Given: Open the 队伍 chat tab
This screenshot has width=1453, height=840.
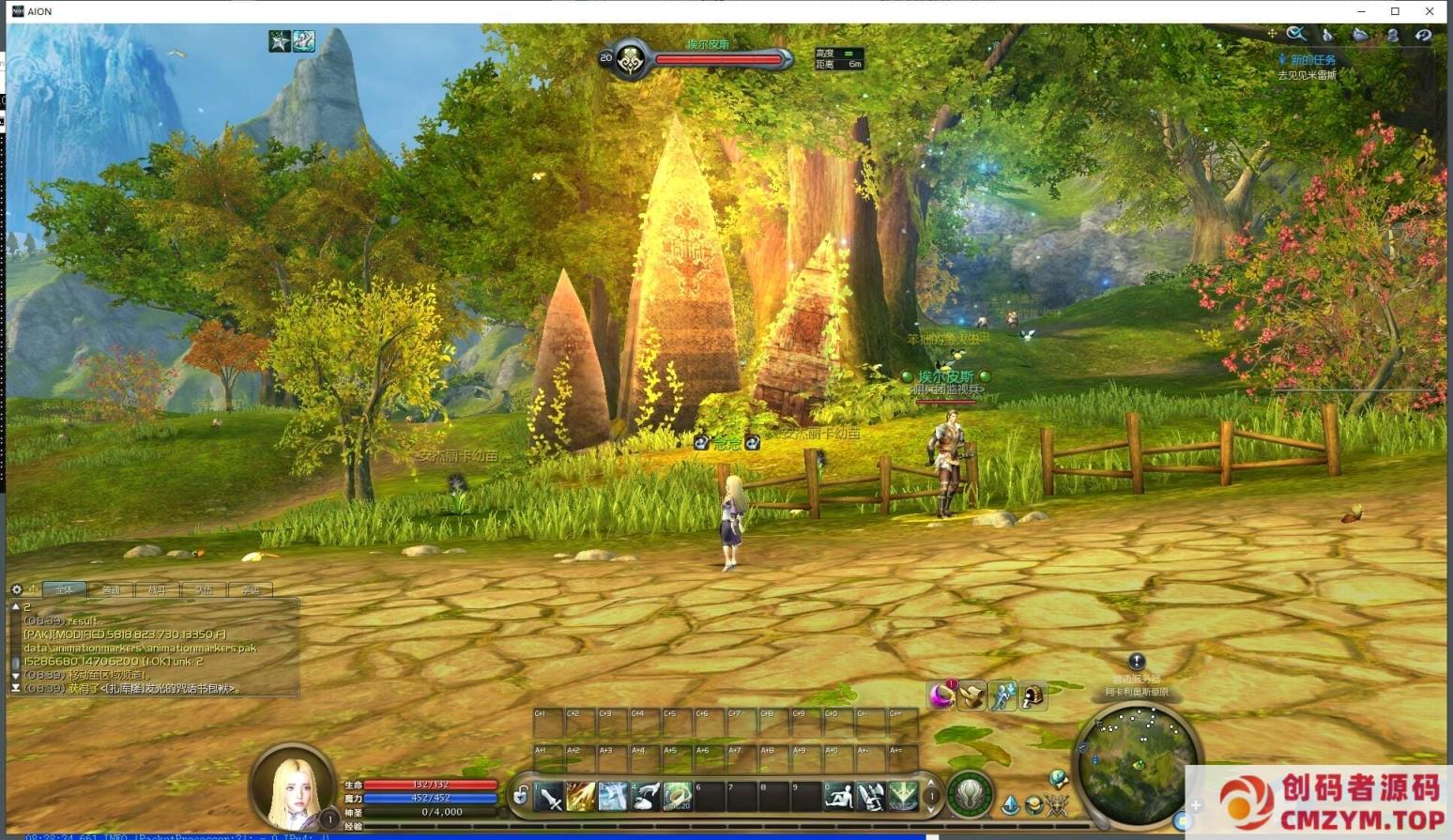Looking at the screenshot, I should [x=204, y=589].
